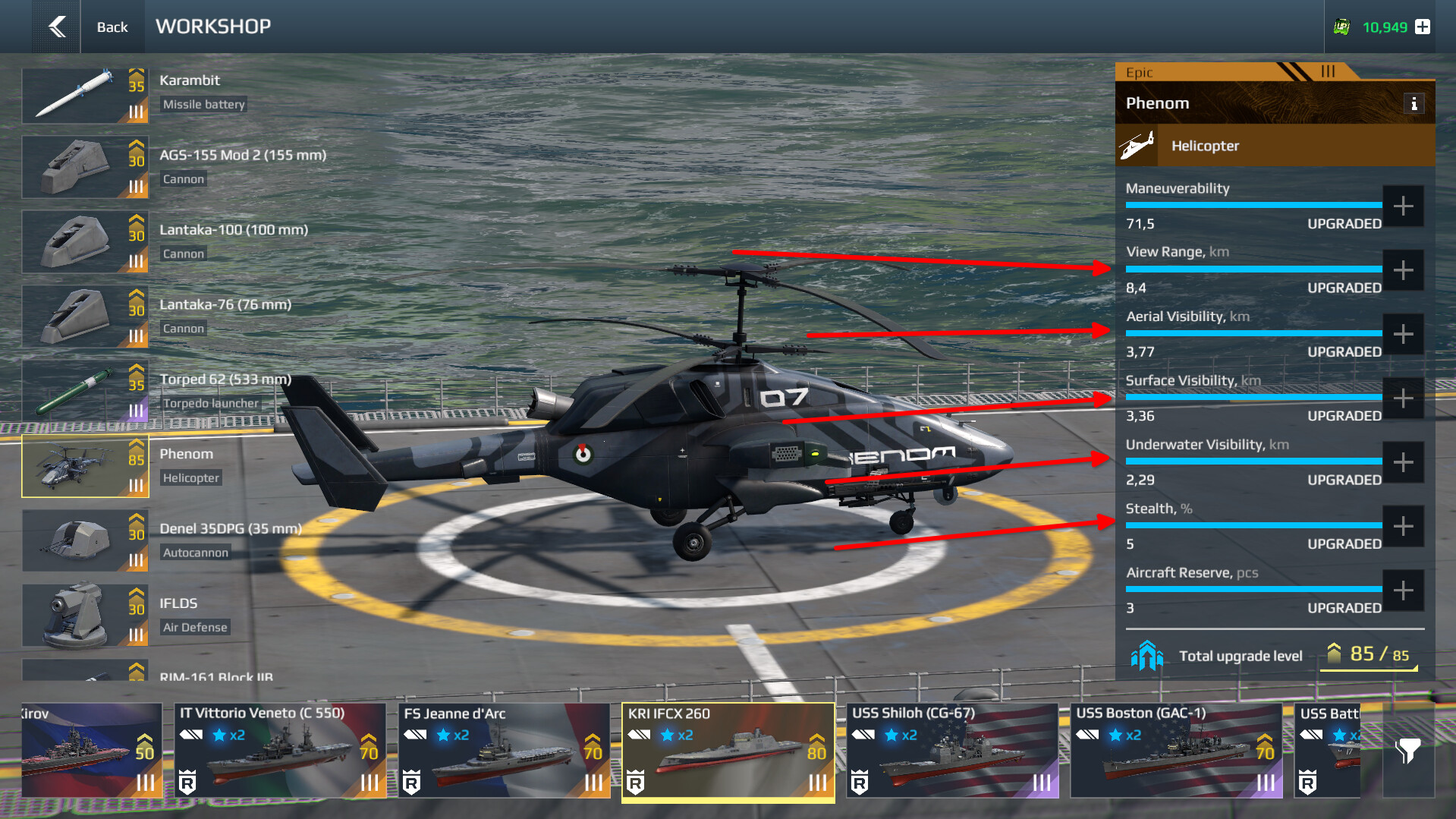Upgrade Aerial Visibility with its plus button
1456x819 pixels.
(1403, 334)
